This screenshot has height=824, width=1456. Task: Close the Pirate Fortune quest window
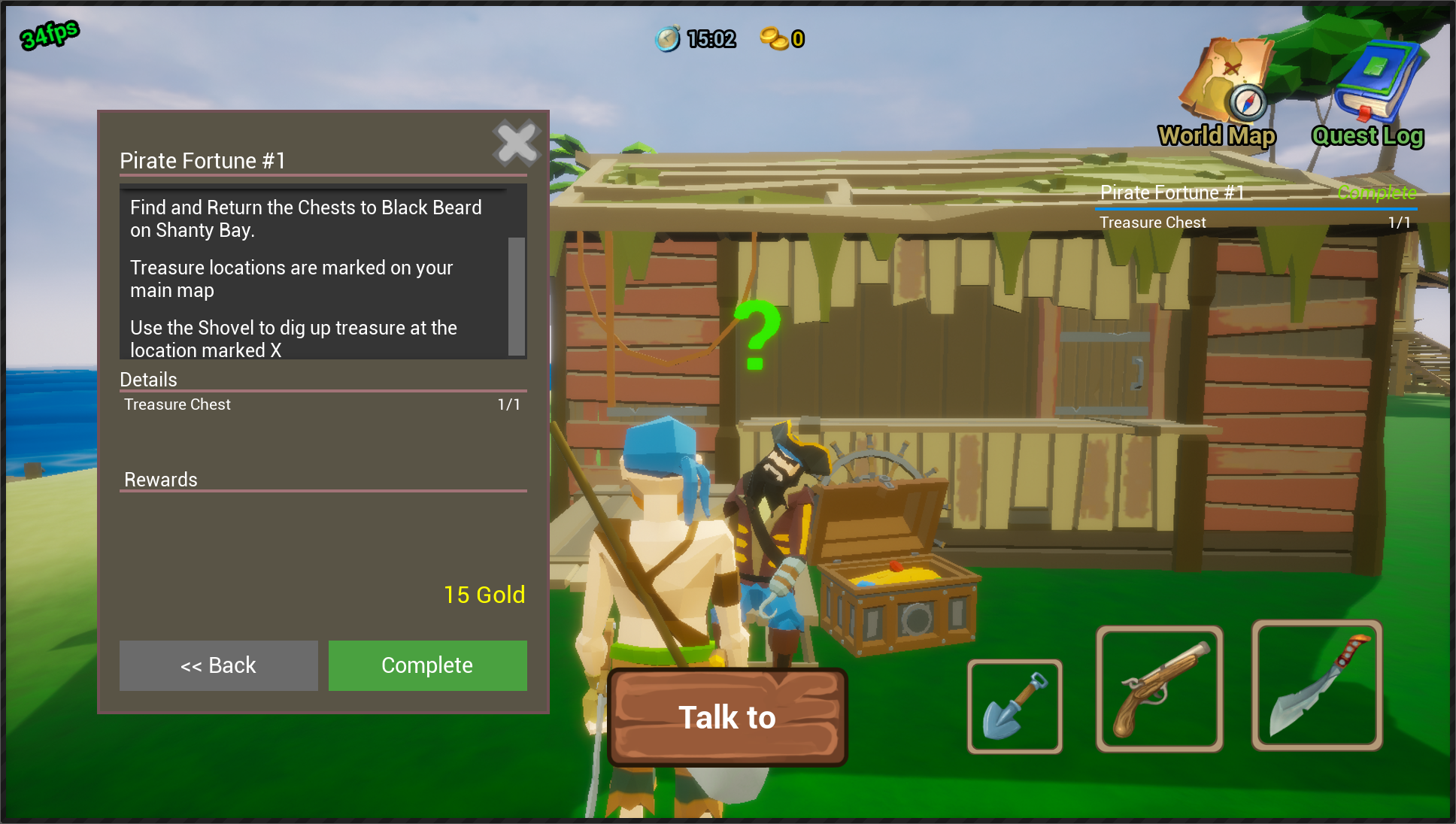point(517,143)
